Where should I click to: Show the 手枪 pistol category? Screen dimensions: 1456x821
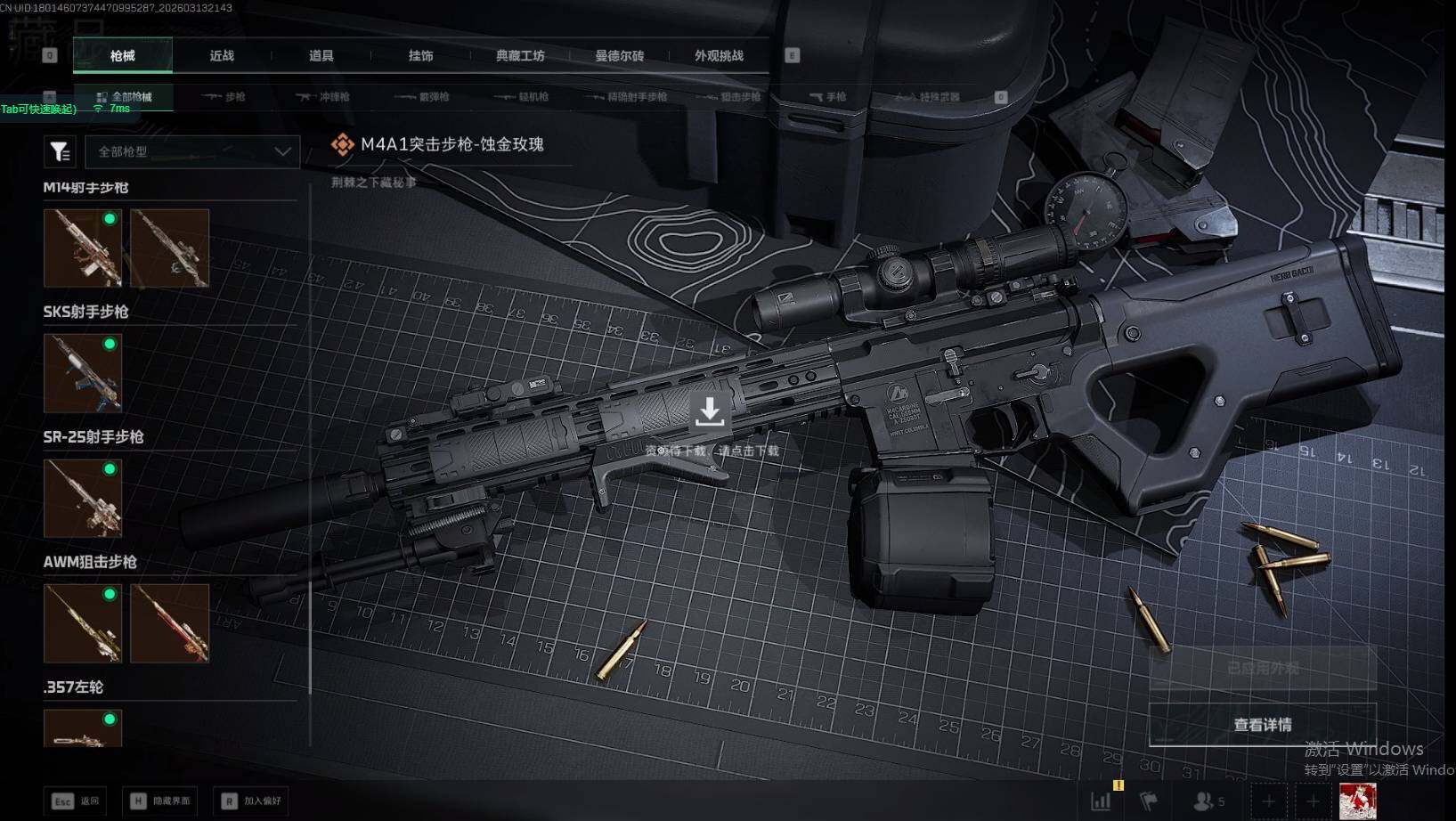[x=827, y=97]
